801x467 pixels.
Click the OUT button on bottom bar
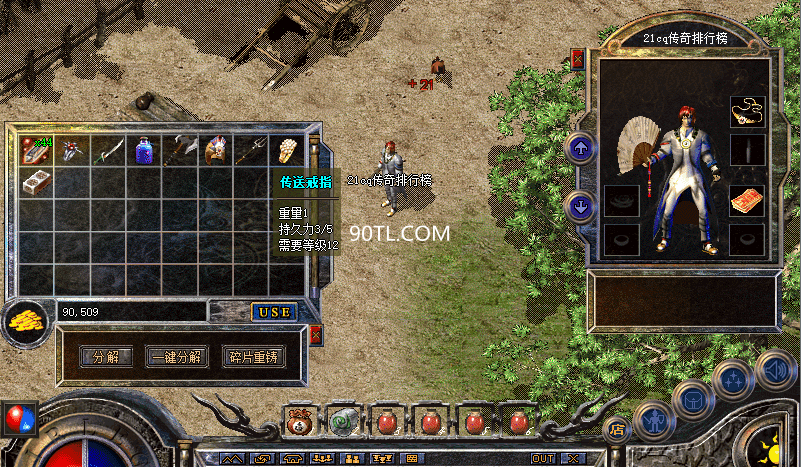click(x=543, y=458)
